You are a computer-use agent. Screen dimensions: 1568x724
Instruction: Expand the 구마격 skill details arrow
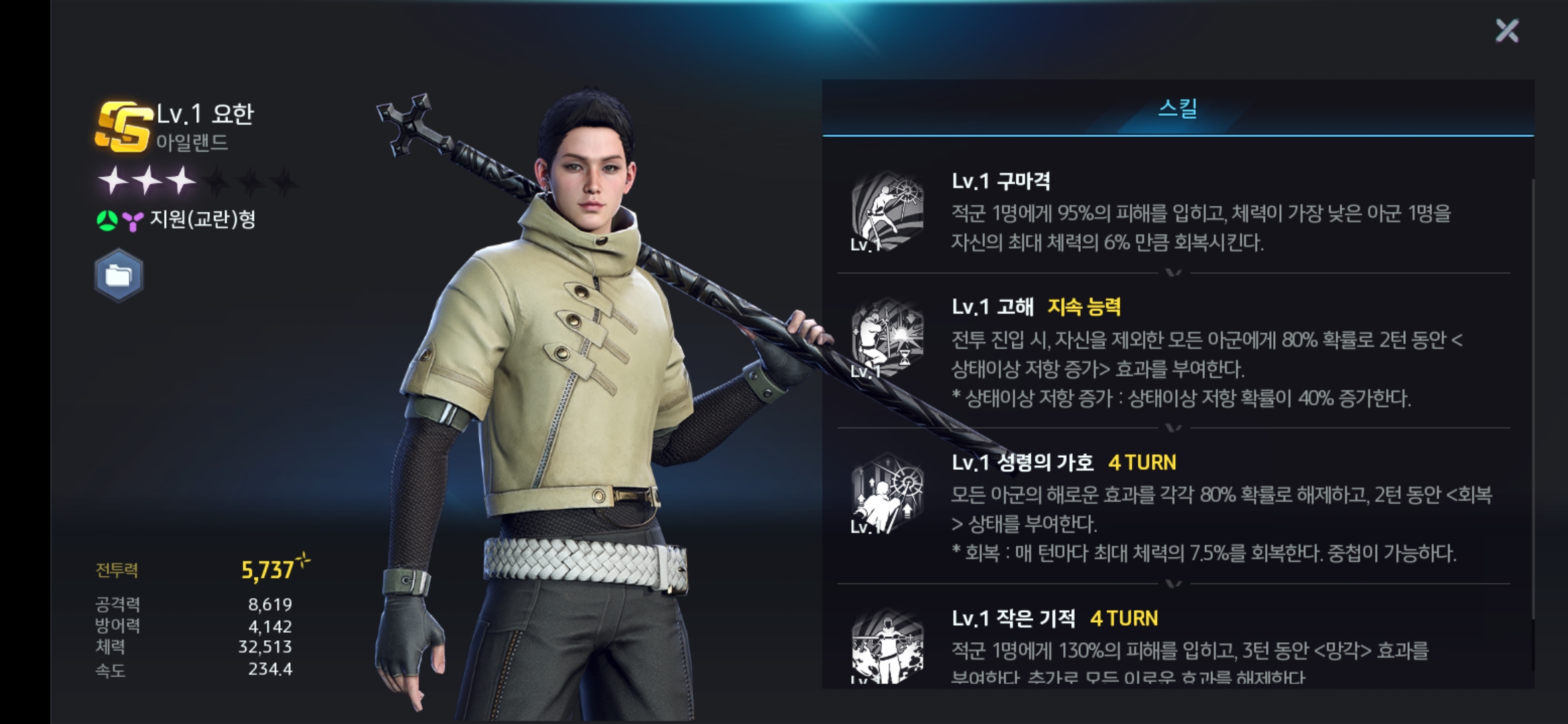(x=1173, y=272)
